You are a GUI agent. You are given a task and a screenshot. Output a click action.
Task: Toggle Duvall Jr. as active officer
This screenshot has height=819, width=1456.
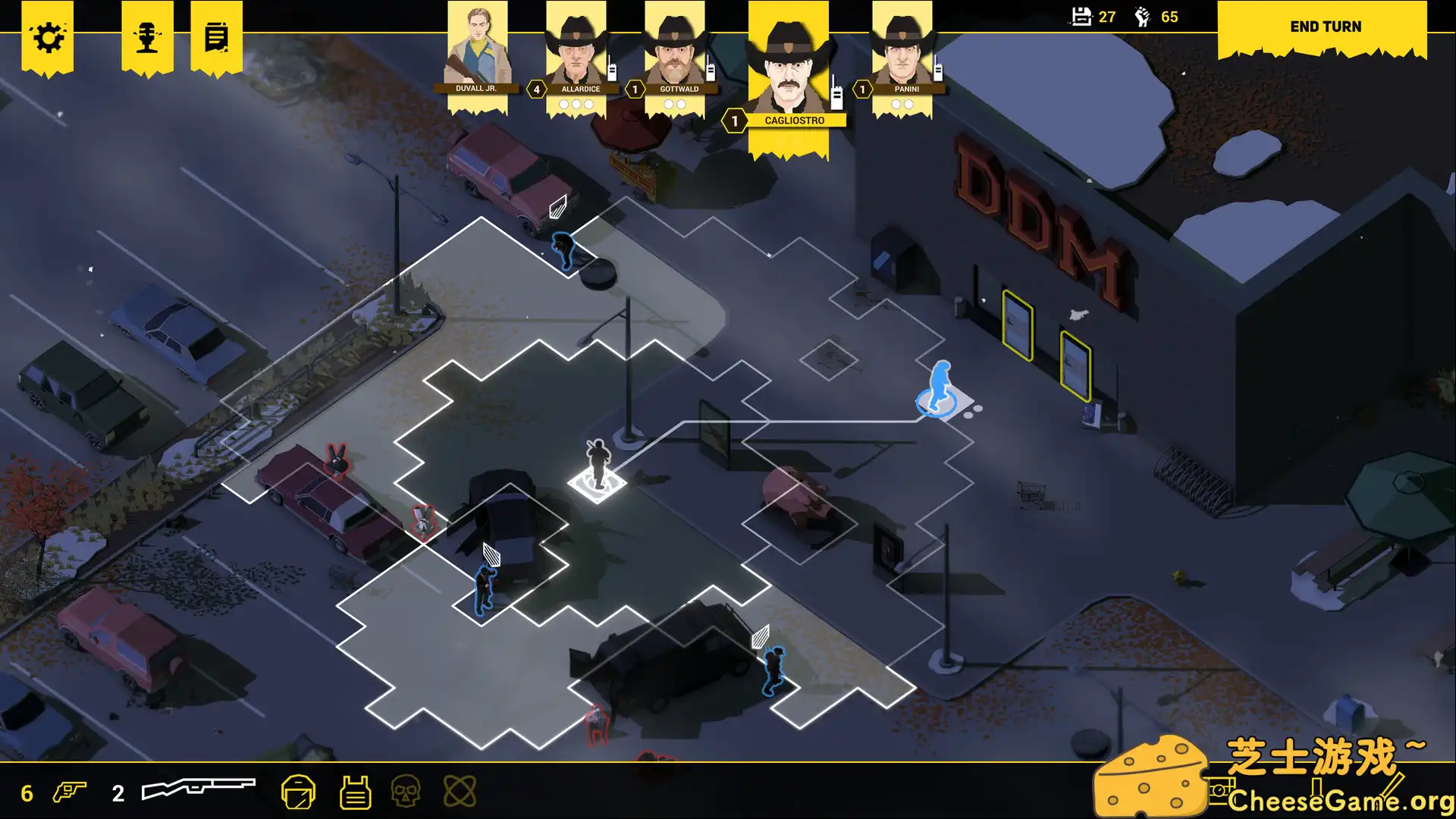coord(476,49)
